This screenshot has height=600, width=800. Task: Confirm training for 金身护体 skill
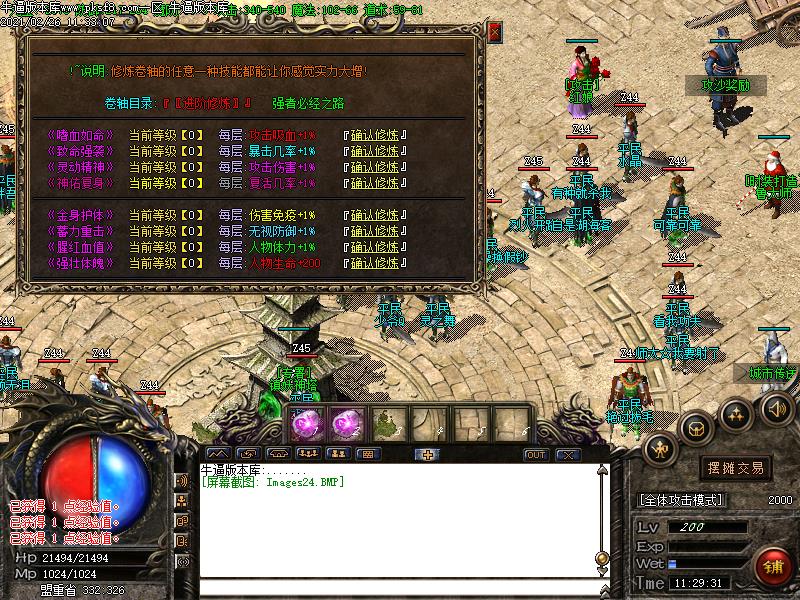point(374,215)
